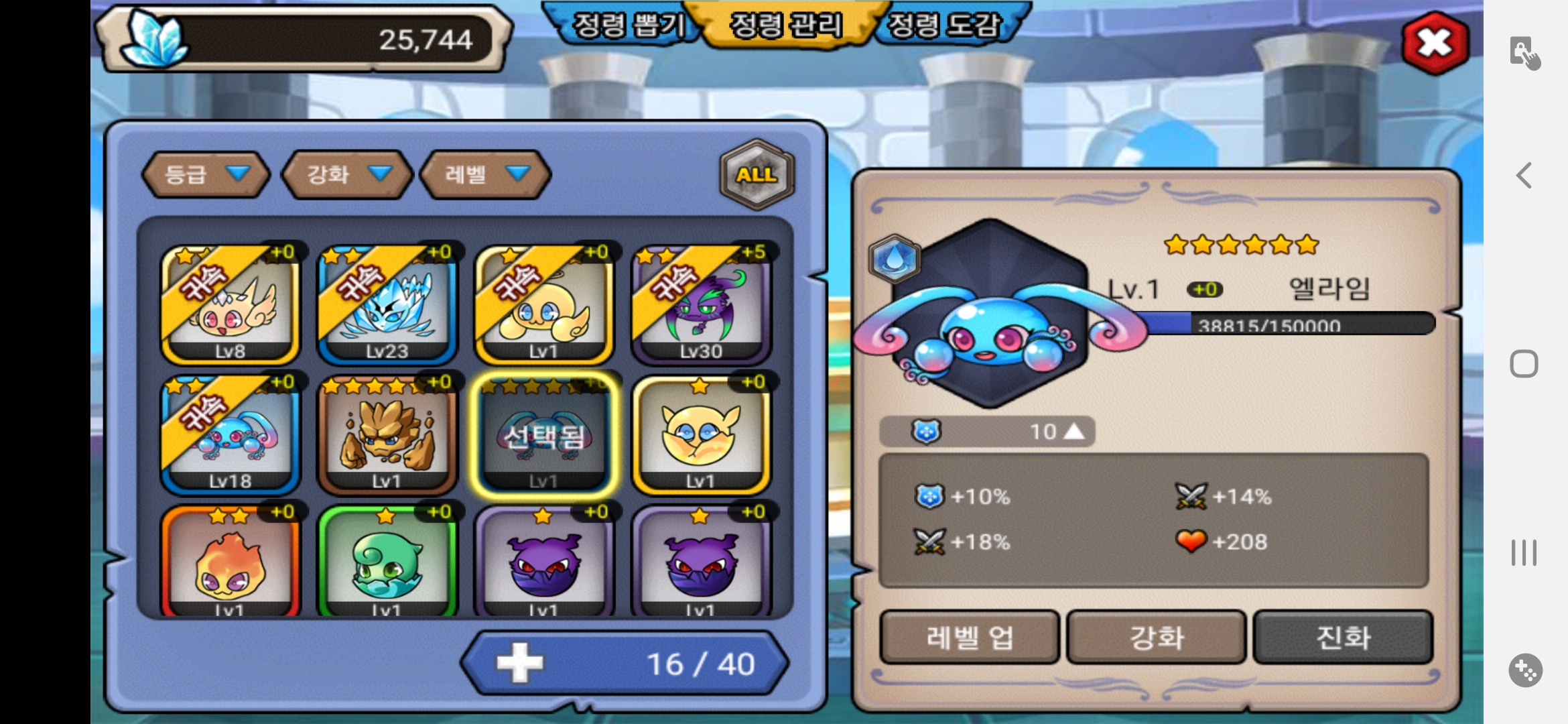
Task: Select the brown rock golem spirit
Action: pos(387,435)
